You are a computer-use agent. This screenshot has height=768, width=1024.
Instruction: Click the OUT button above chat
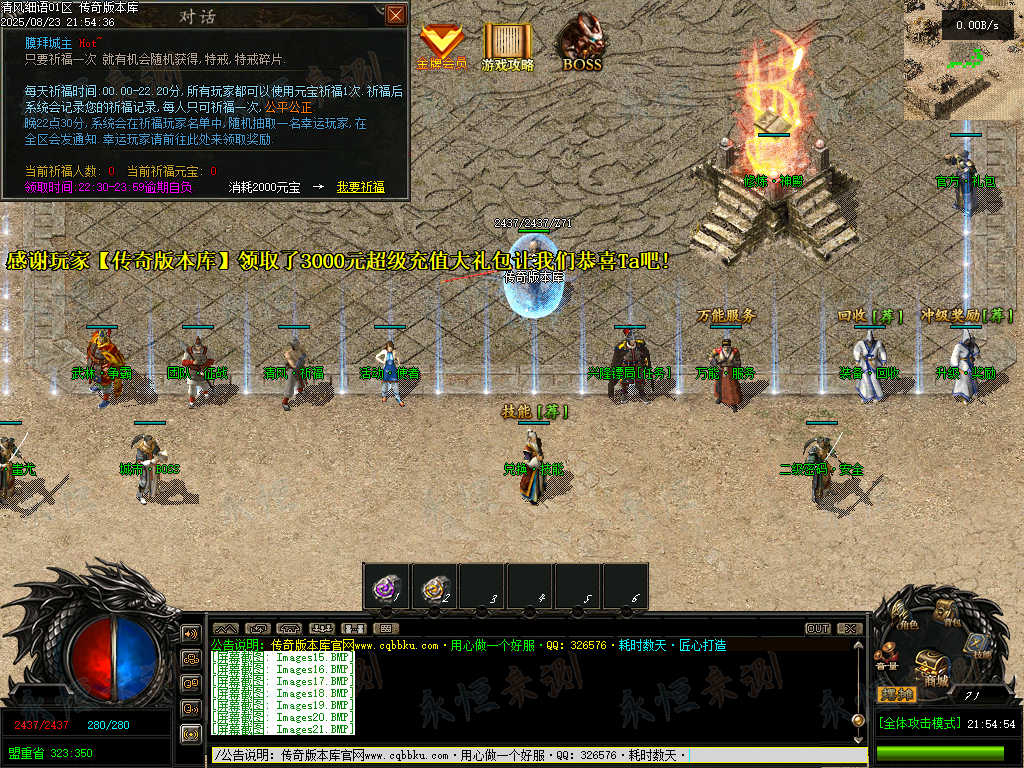click(818, 629)
